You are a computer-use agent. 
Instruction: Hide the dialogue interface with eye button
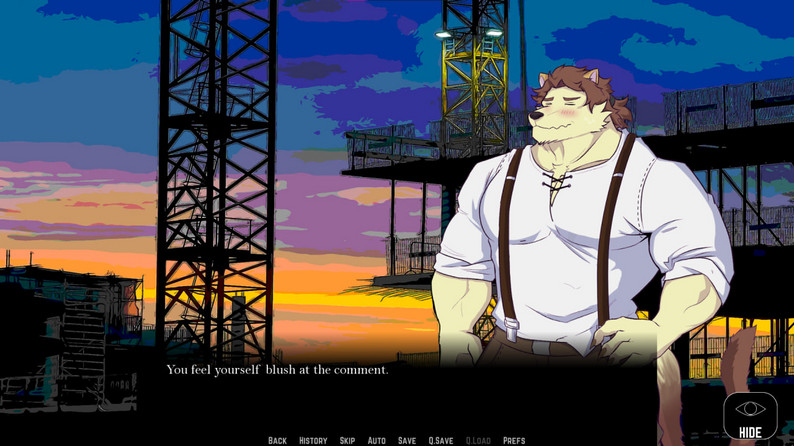750,416
